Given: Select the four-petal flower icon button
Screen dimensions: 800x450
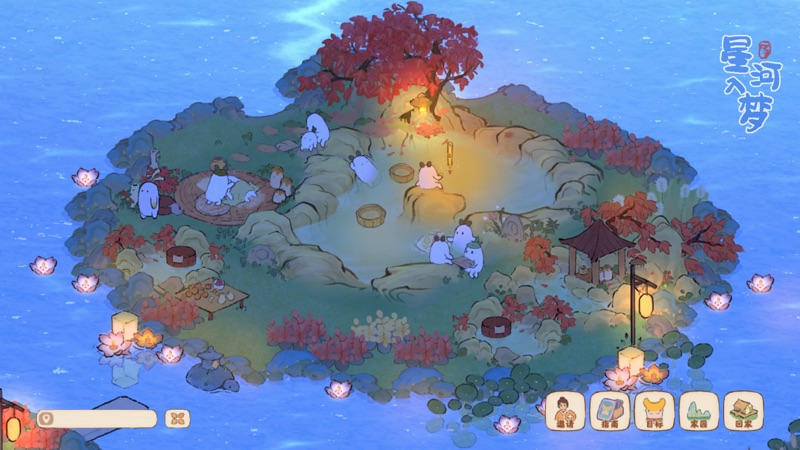Looking at the screenshot, I should [177, 419].
